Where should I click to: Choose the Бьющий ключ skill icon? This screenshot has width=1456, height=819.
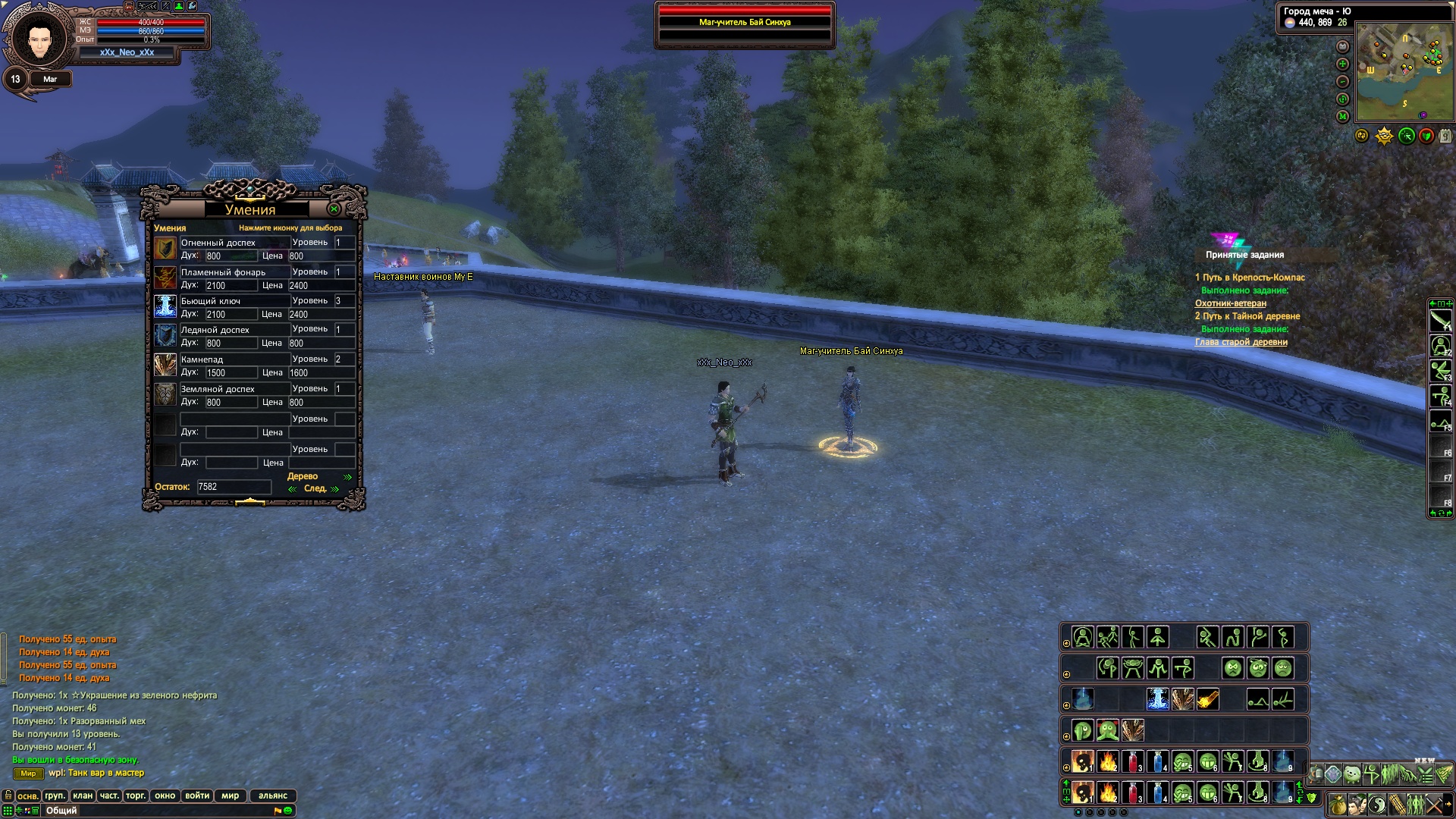point(165,306)
